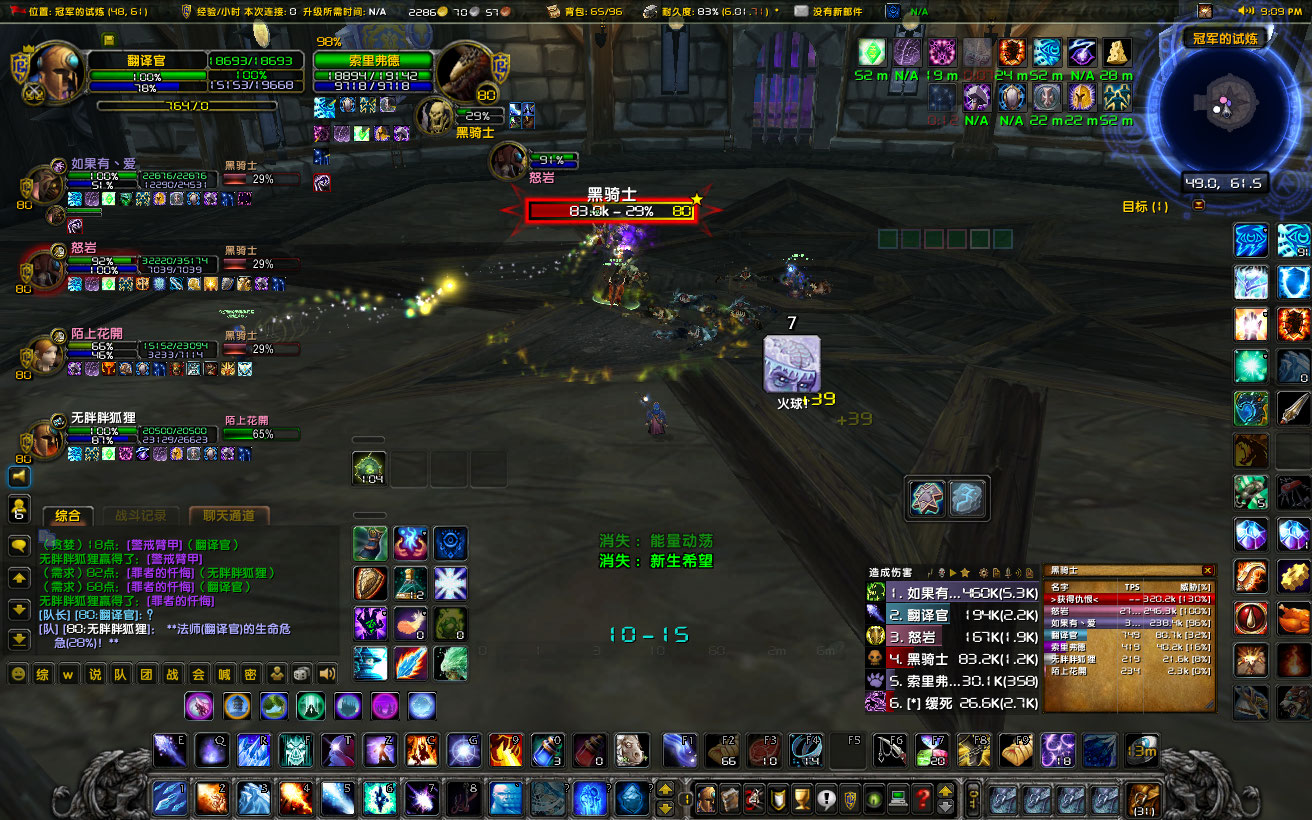Click the [警戒臂甲] item link in chat
Screen dimensions: 1312x820
pos(155,545)
